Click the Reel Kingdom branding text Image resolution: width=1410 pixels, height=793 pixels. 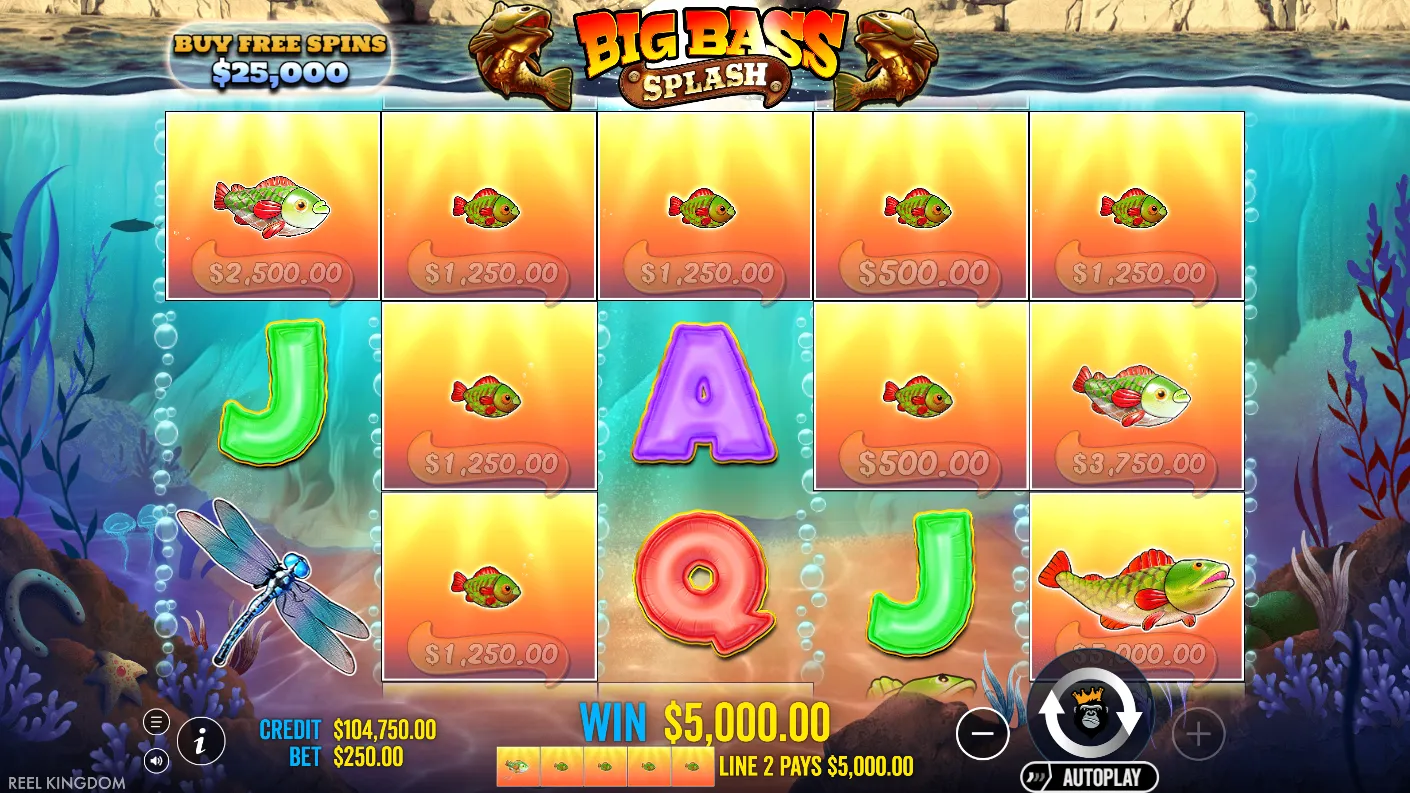click(x=64, y=782)
